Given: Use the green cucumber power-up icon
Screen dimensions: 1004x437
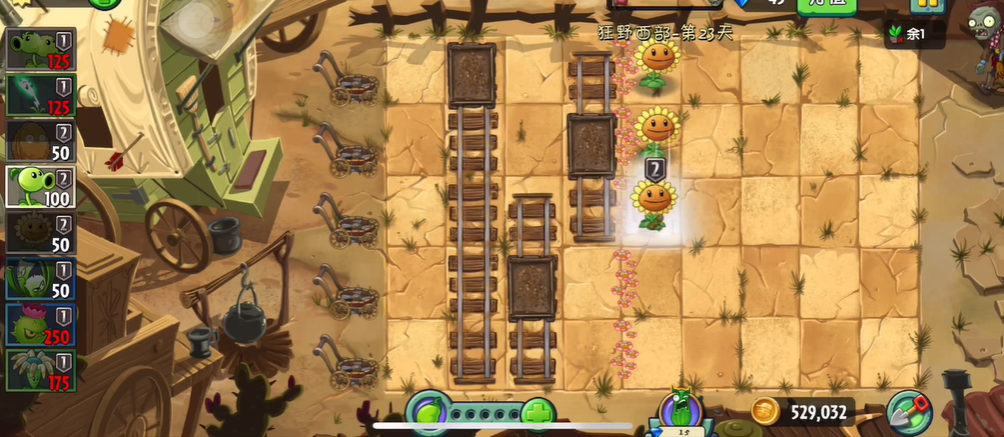Looking at the screenshot, I should click(x=680, y=411).
